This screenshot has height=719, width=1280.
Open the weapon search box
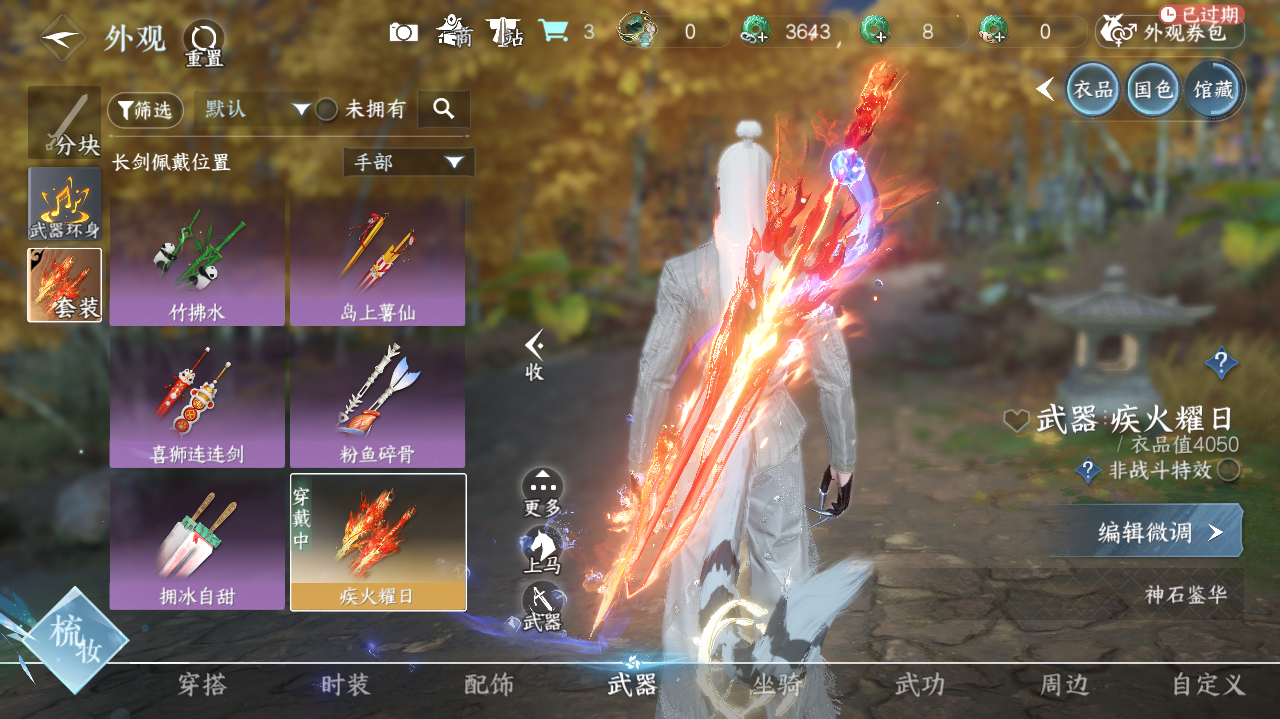pos(444,109)
